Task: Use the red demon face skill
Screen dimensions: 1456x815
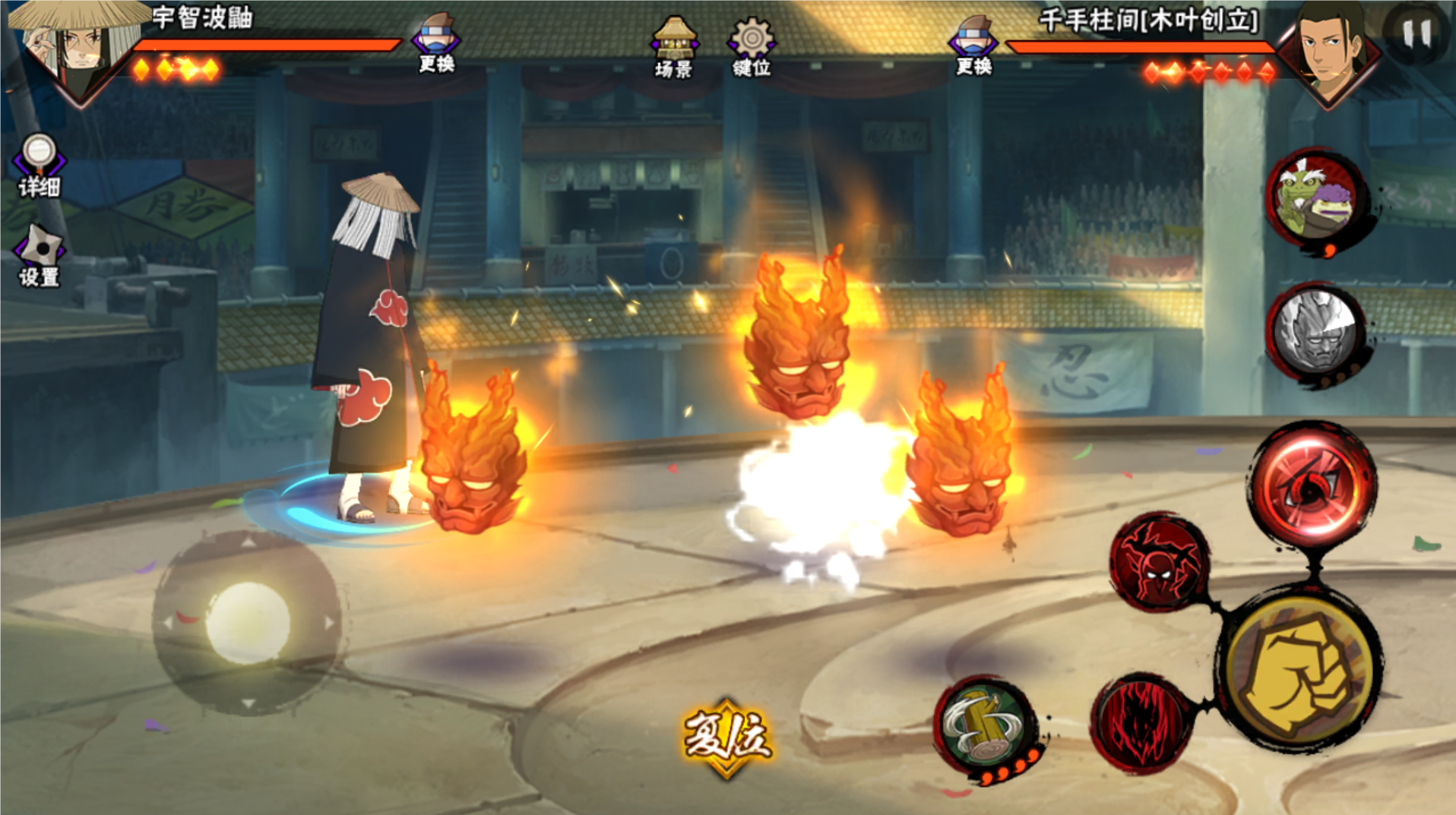Action: point(1159,563)
